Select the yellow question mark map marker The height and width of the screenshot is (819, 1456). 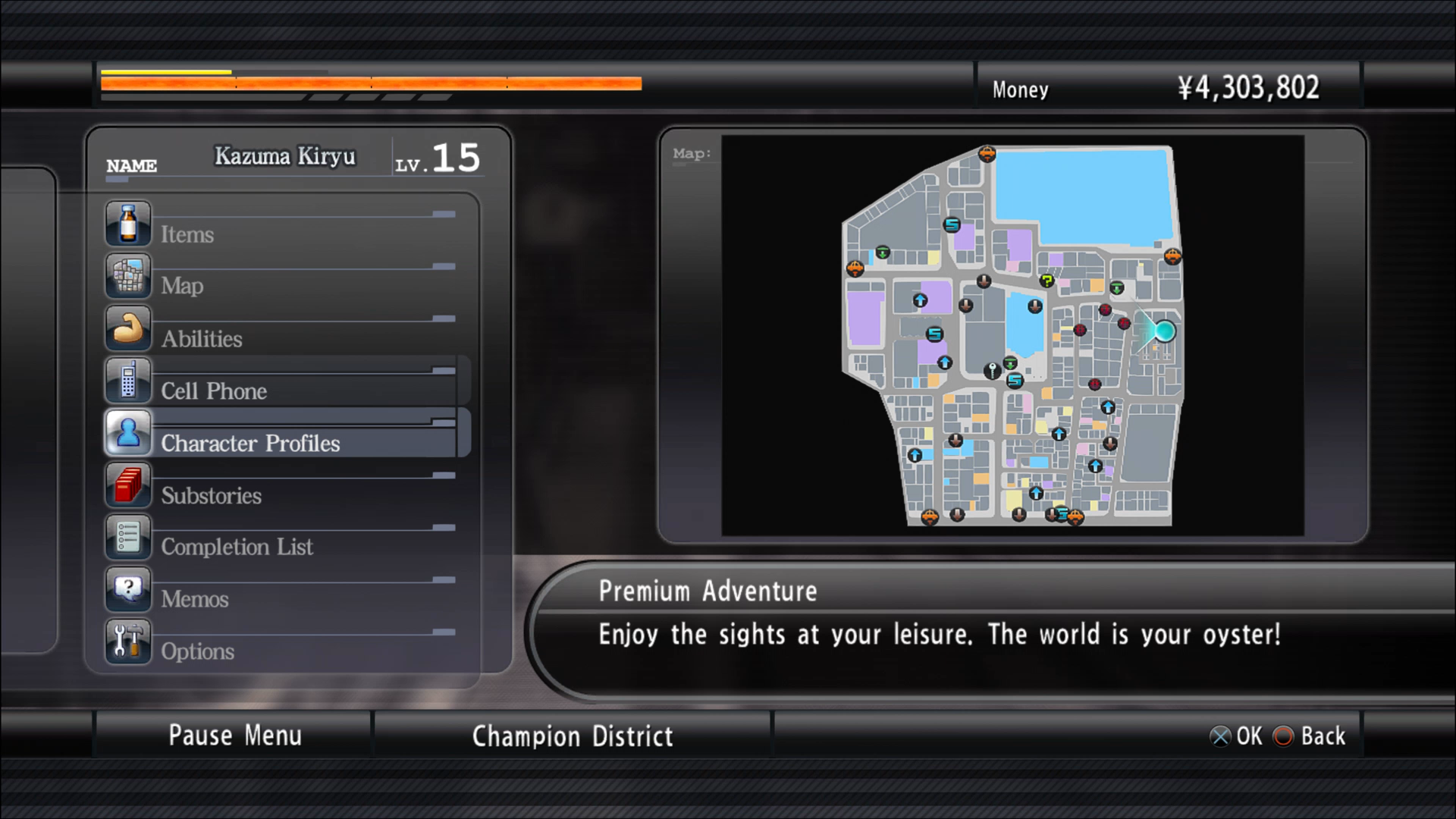1047,281
